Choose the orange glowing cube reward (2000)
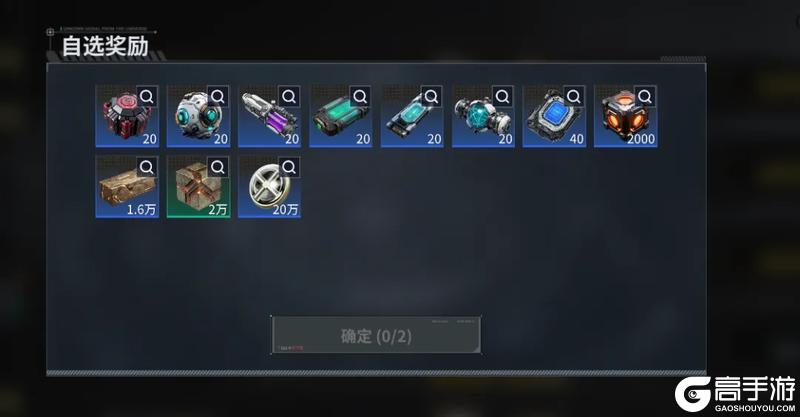 pos(621,119)
